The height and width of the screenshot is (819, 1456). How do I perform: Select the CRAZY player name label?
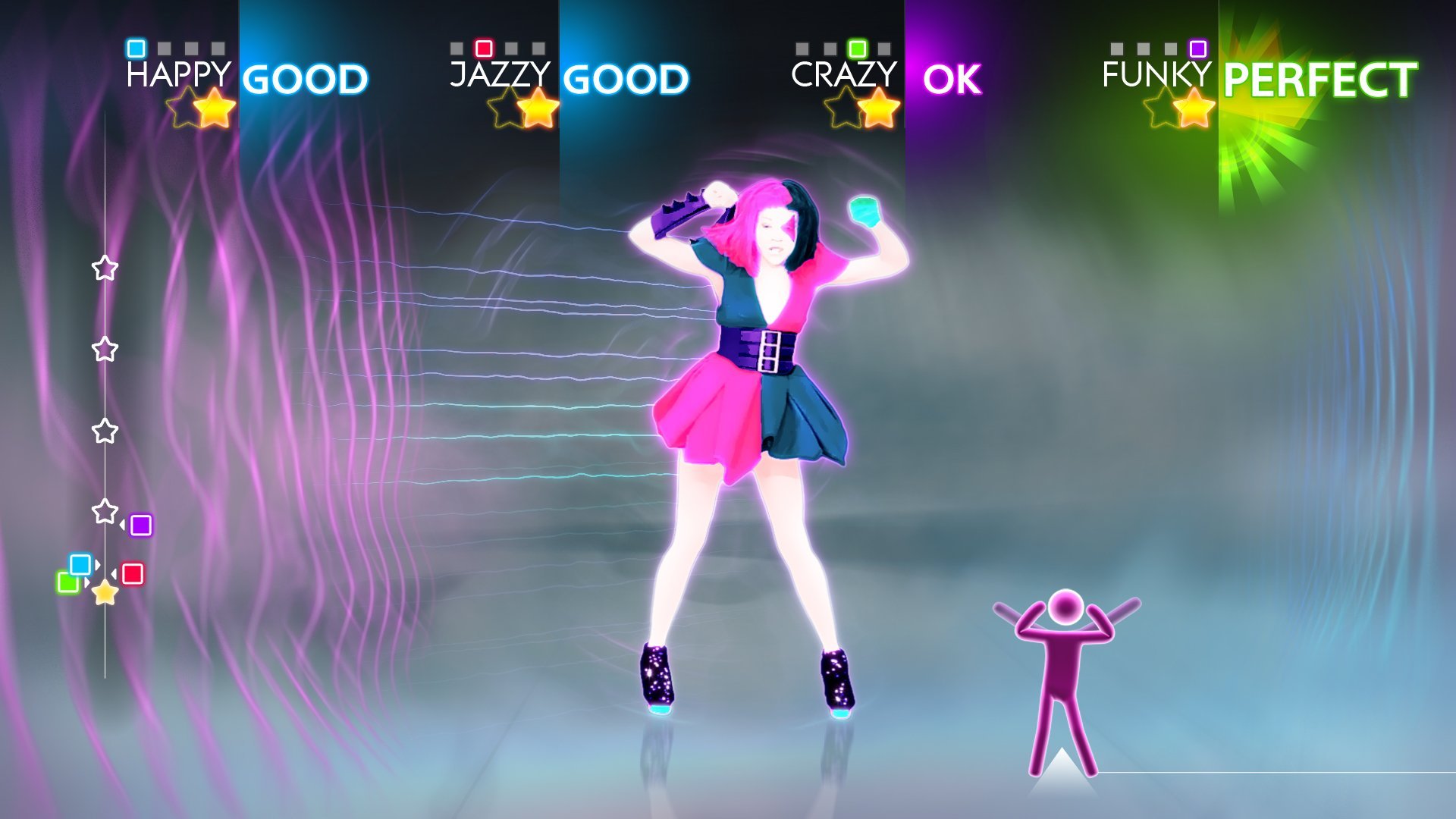(844, 74)
